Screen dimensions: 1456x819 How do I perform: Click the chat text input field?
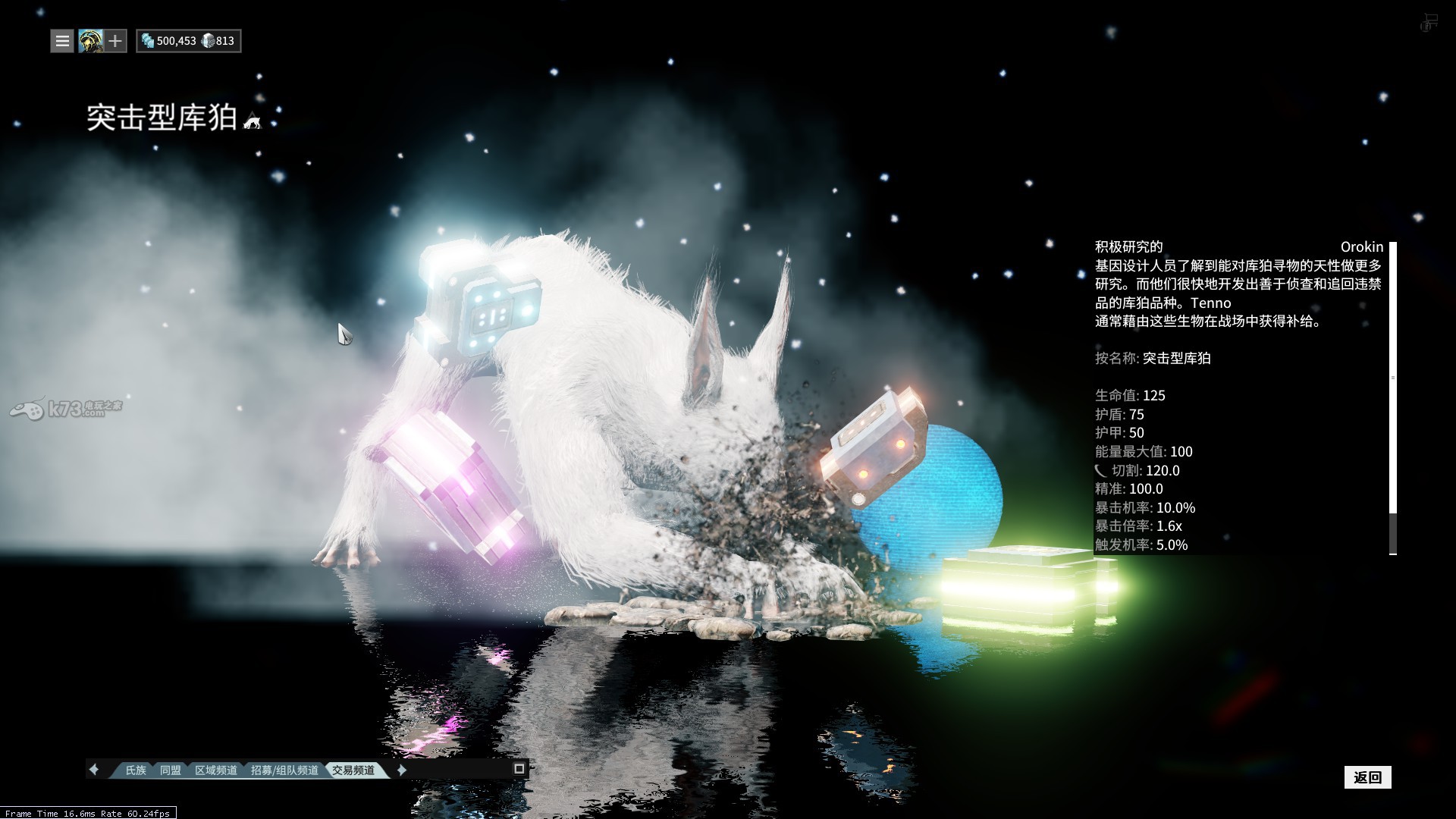pos(455,770)
